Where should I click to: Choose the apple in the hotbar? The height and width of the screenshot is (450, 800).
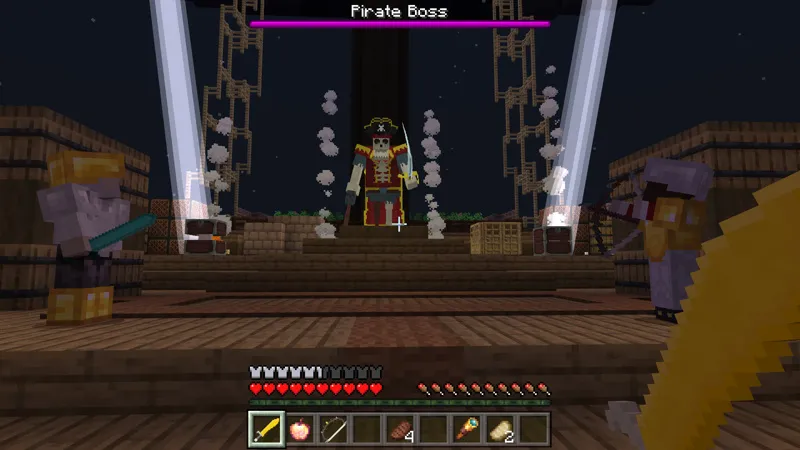[x=298, y=429]
